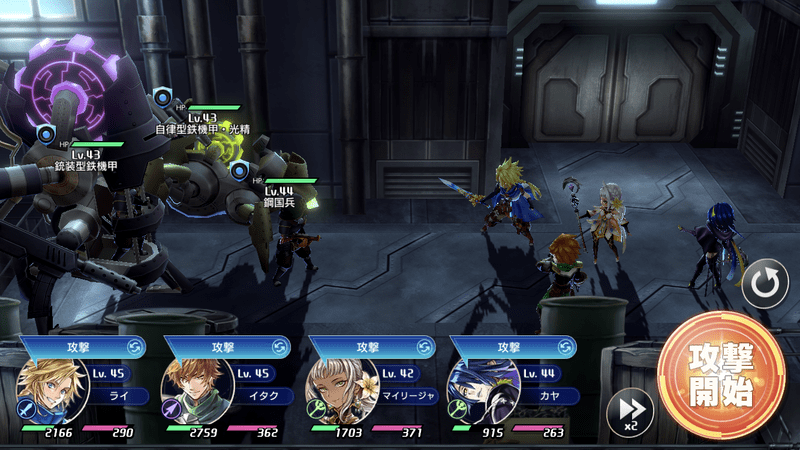Change イタク's 攻撃 command
This screenshot has width=800, height=450.
click(x=284, y=346)
